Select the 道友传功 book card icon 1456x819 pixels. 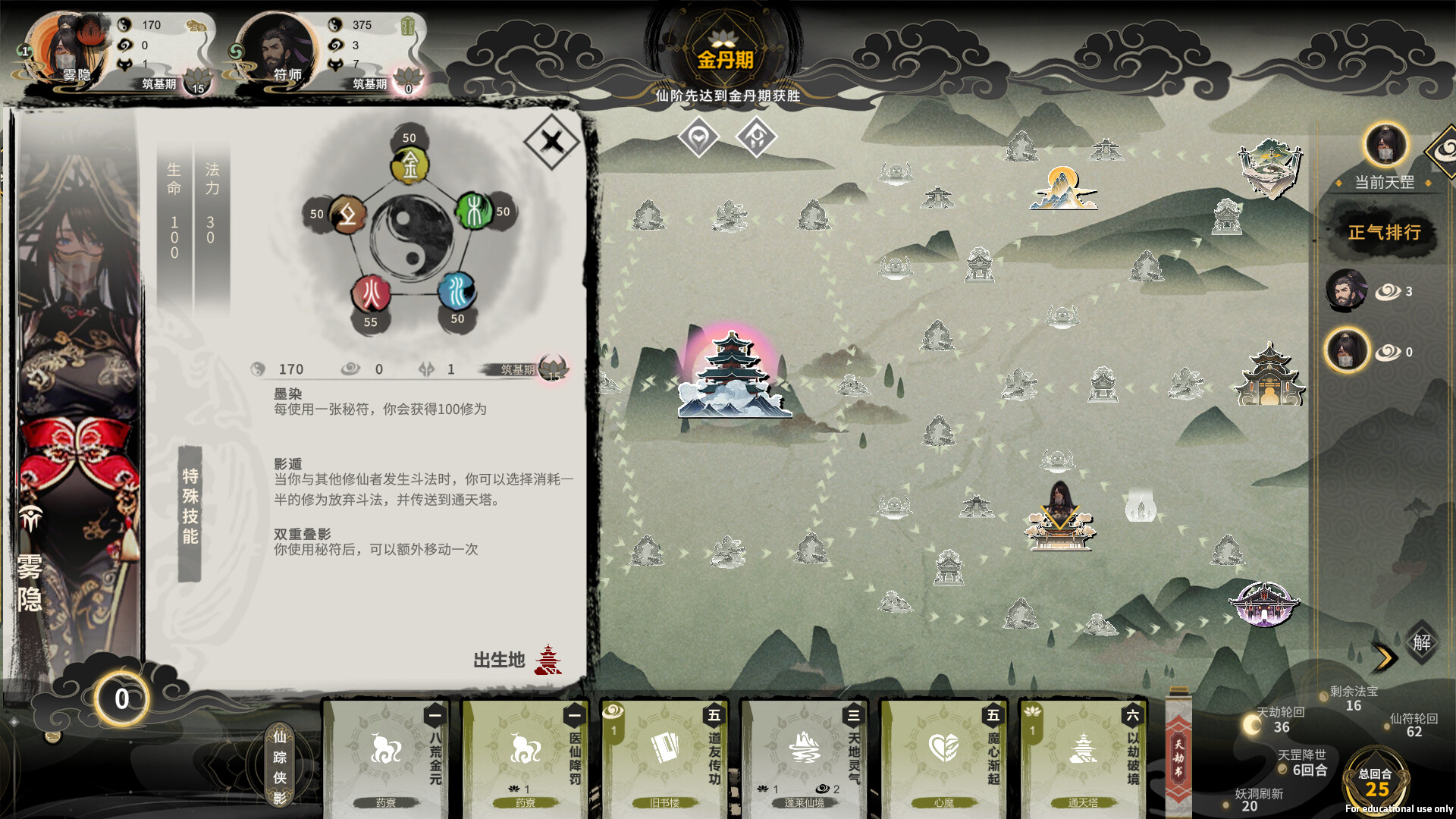coord(664,747)
